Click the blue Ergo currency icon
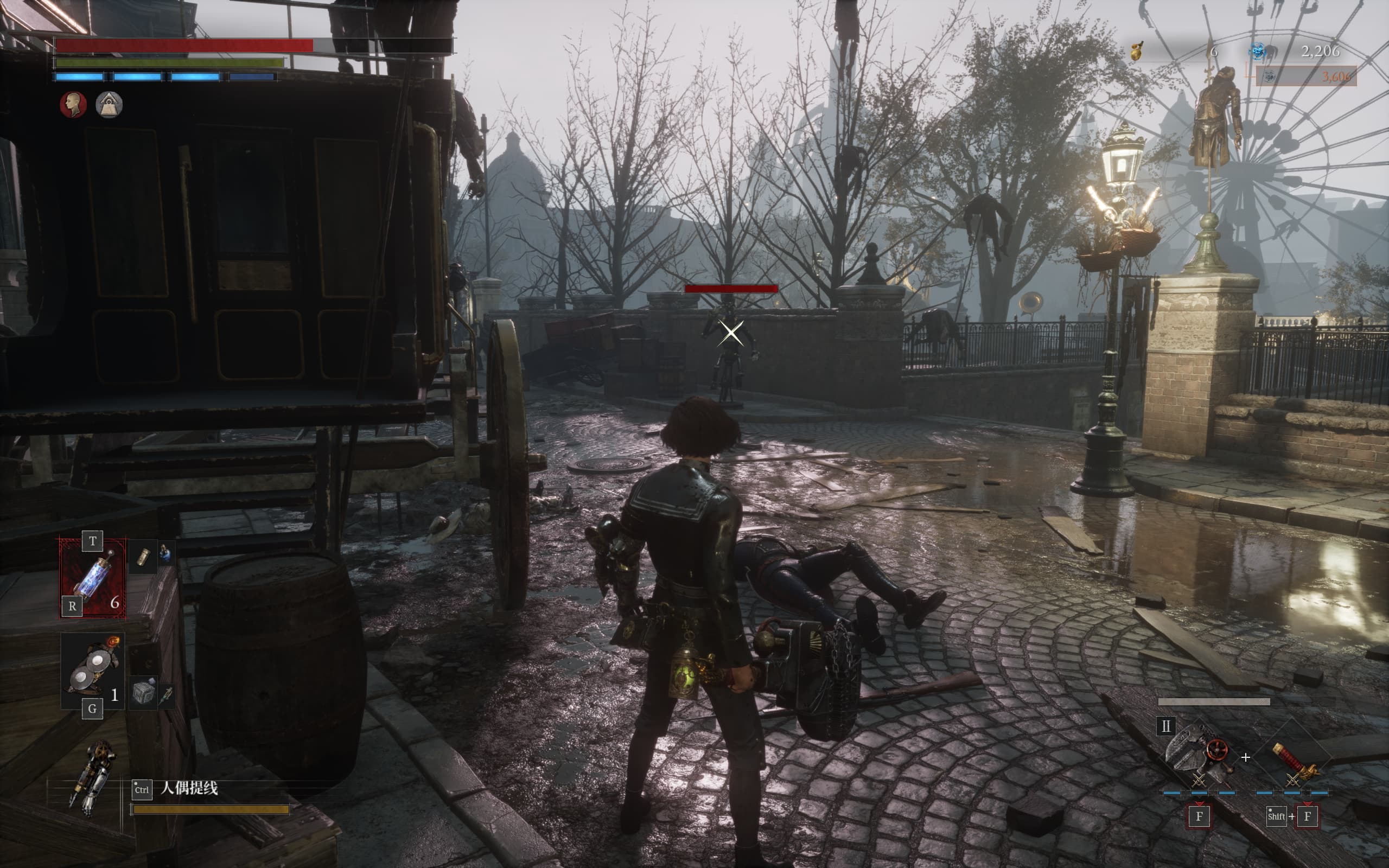 [x=1258, y=52]
